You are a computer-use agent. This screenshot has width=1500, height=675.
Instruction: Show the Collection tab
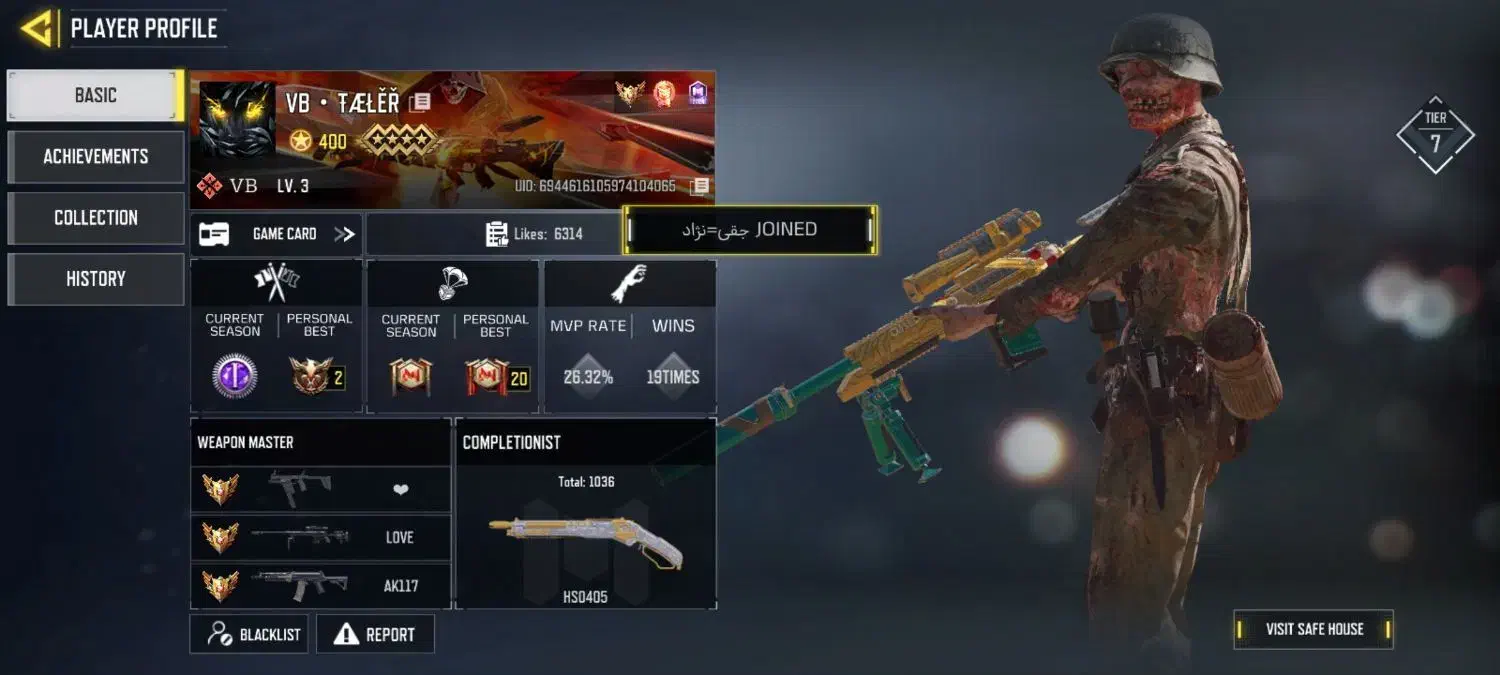coord(95,218)
